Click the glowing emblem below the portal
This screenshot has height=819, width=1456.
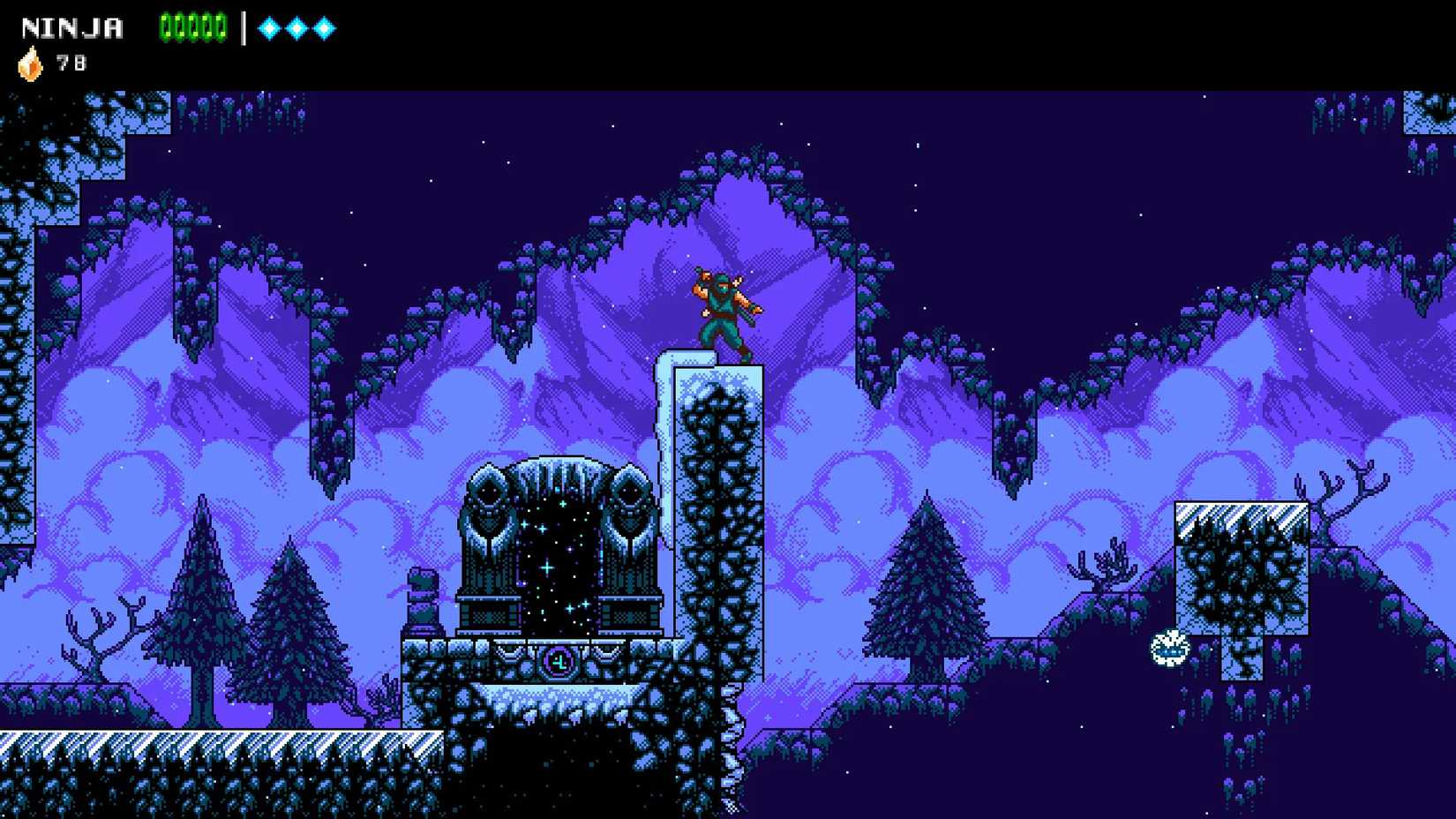559,661
